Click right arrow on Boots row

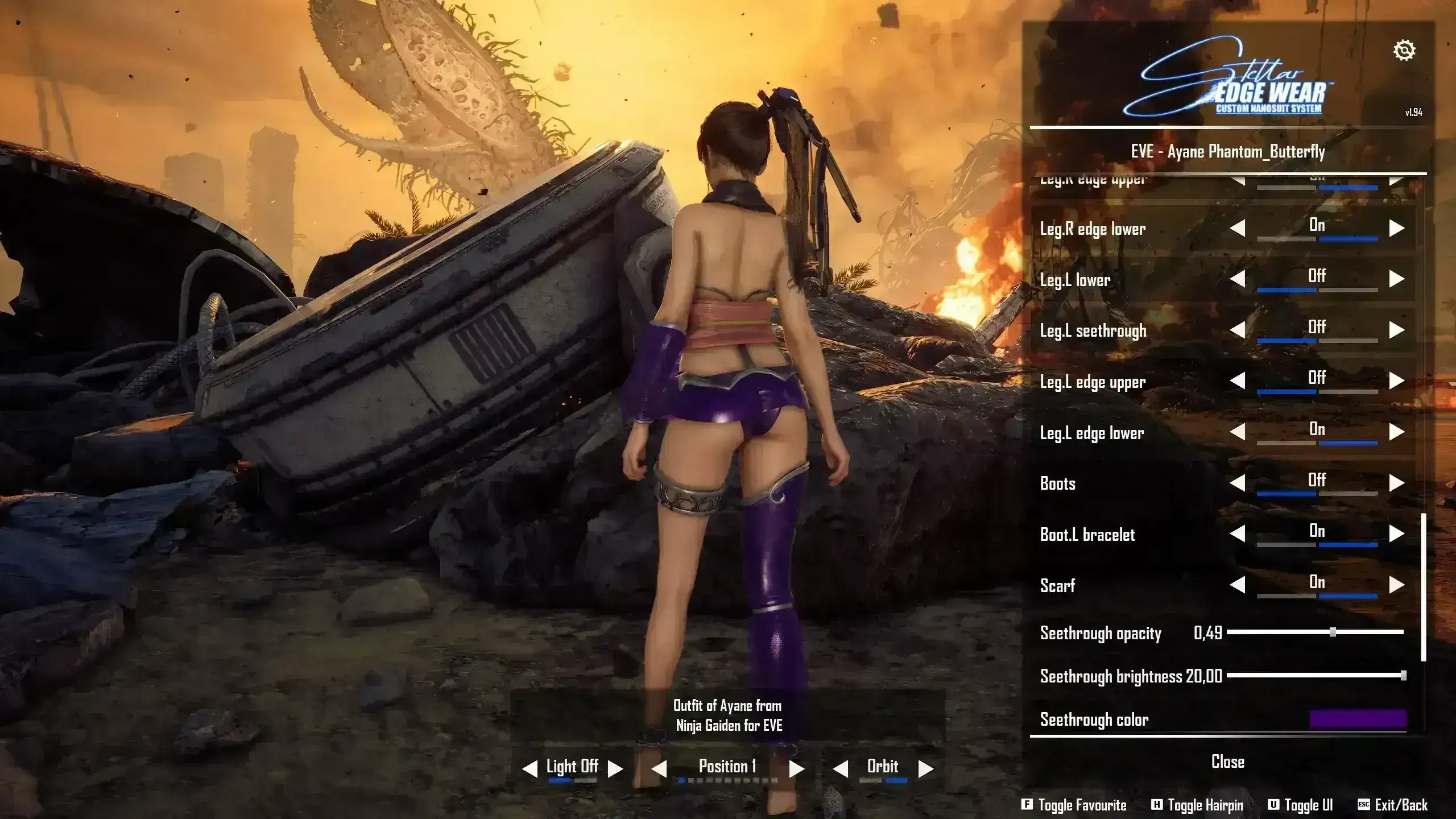pos(1396,483)
